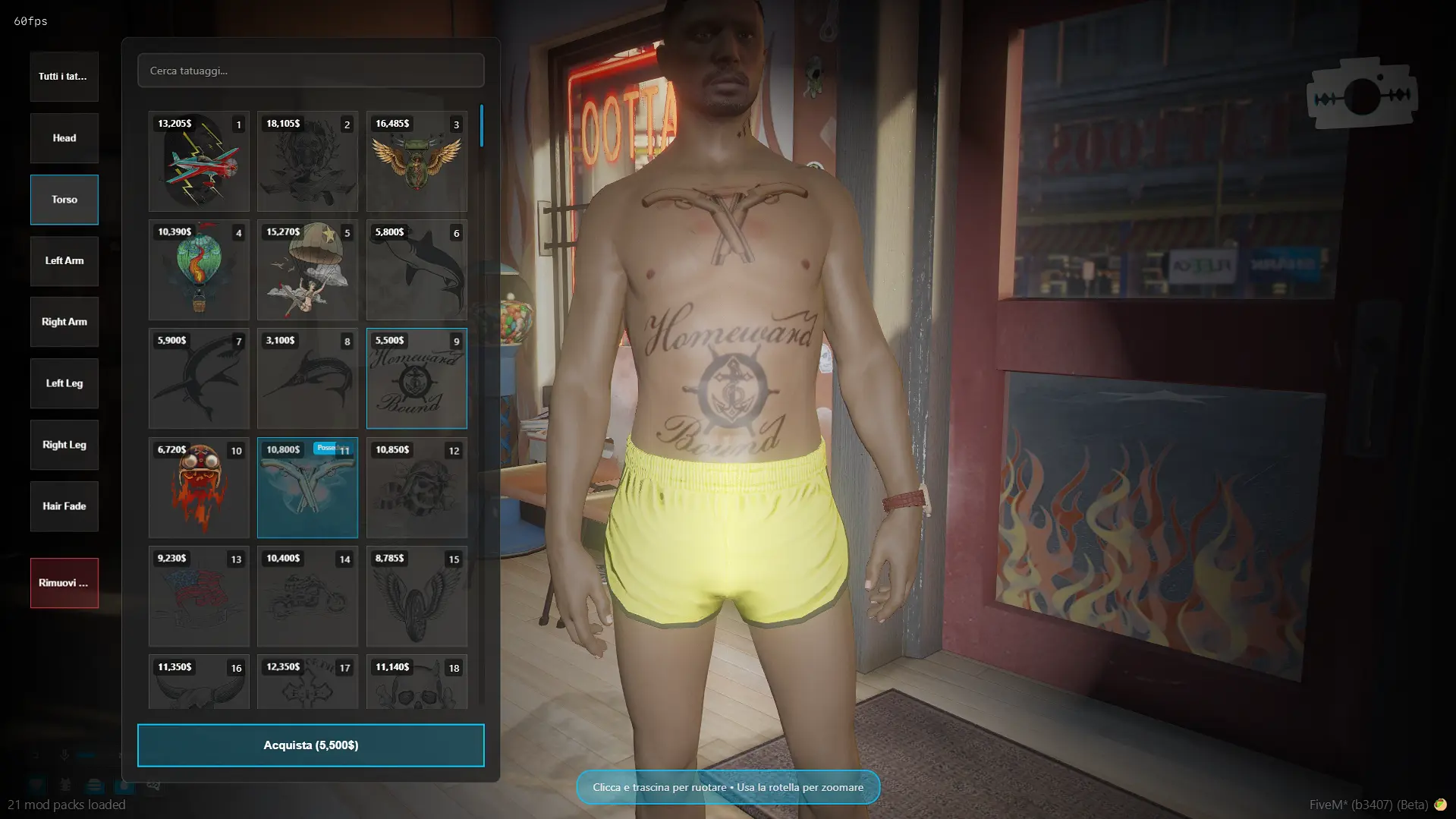Select the 13,205$ airplane tattoo
1456x819 pixels.
199,161
